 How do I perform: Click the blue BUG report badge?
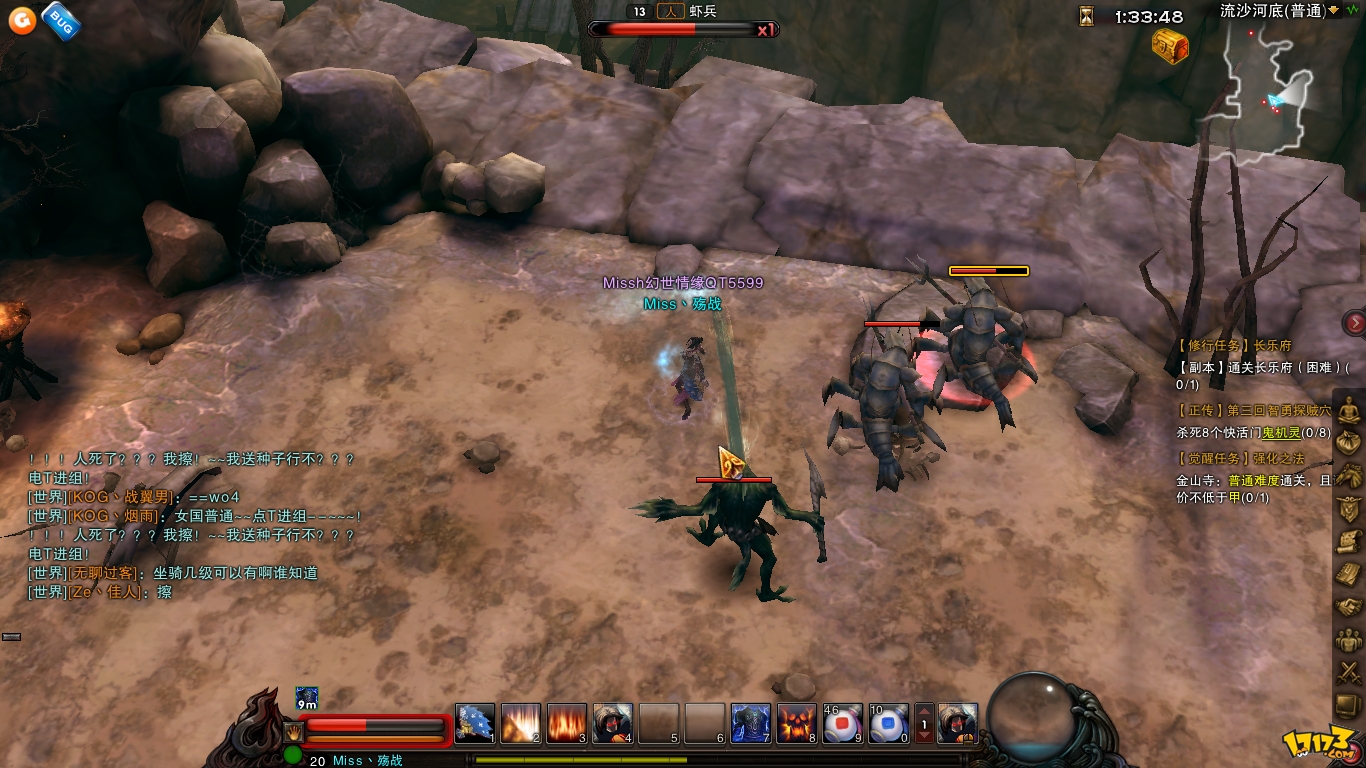click(61, 19)
